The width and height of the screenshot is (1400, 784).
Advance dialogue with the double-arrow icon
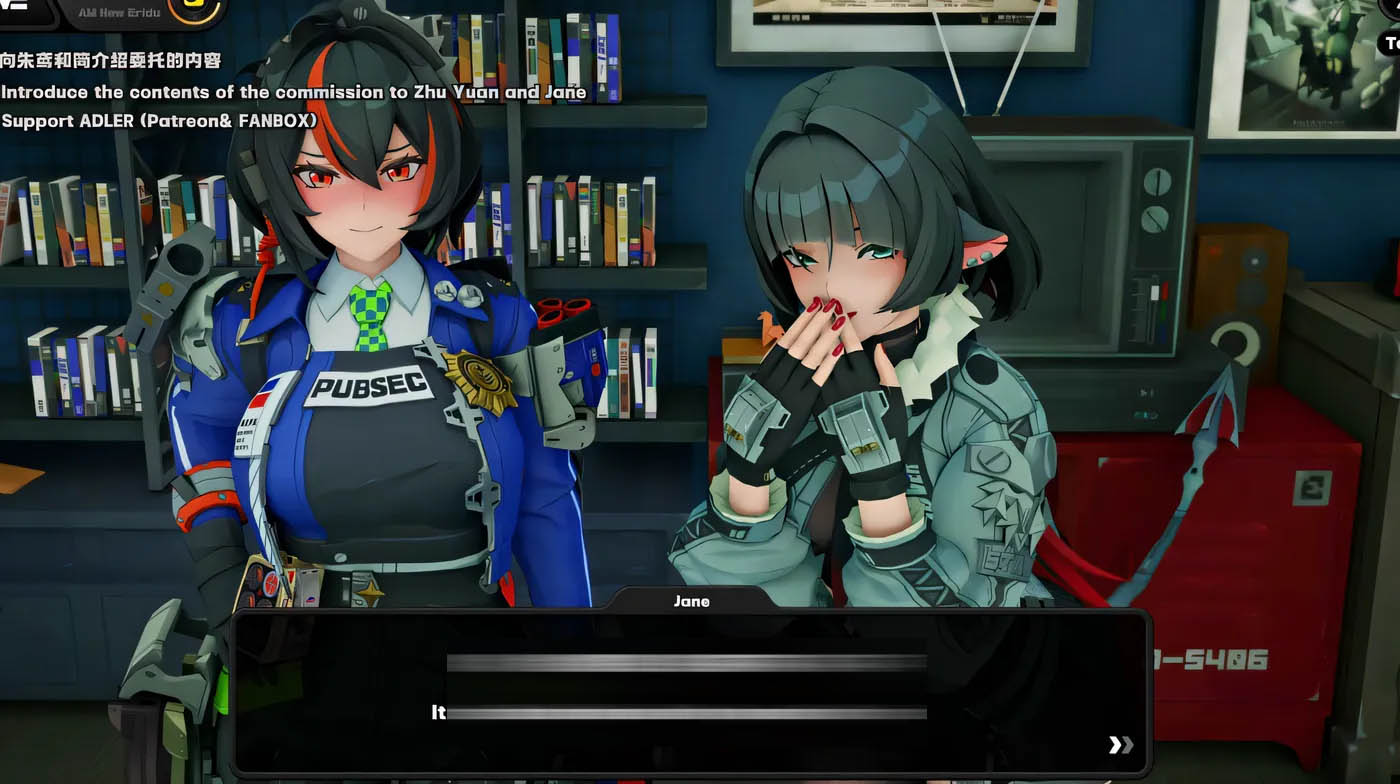(1121, 744)
